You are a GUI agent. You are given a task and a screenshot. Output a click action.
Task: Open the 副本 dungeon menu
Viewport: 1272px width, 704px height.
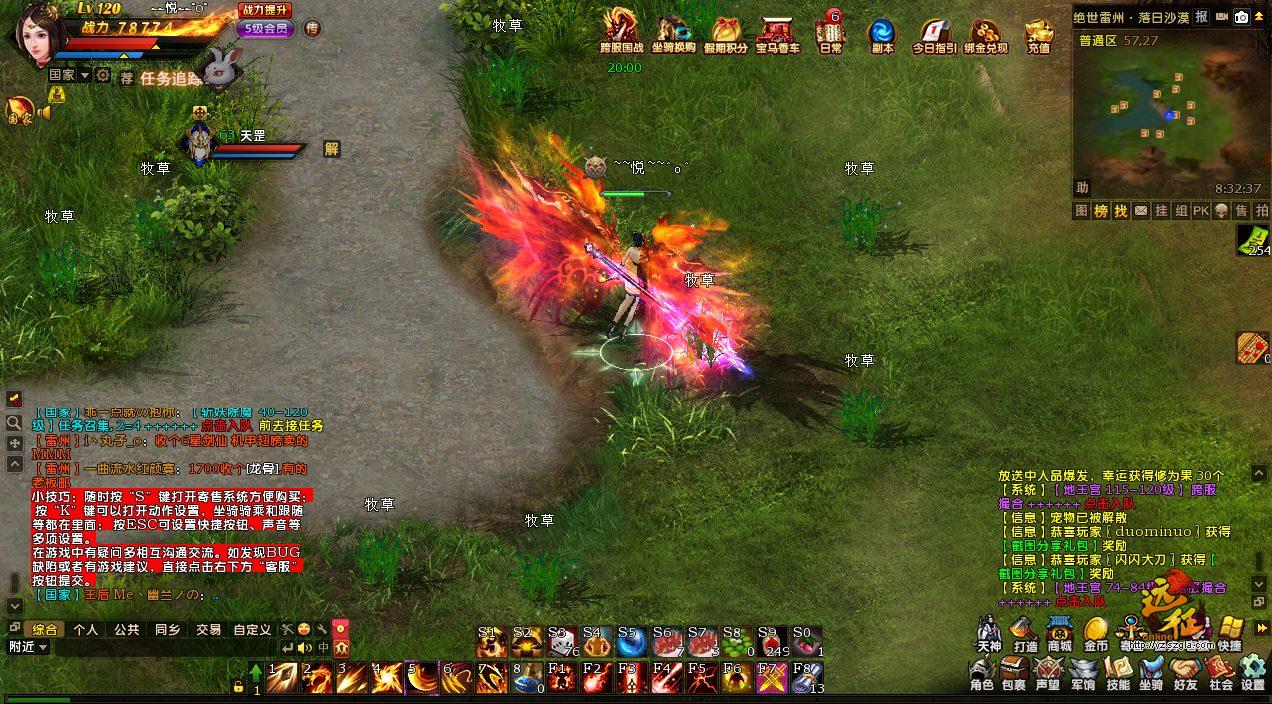[x=881, y=34]
